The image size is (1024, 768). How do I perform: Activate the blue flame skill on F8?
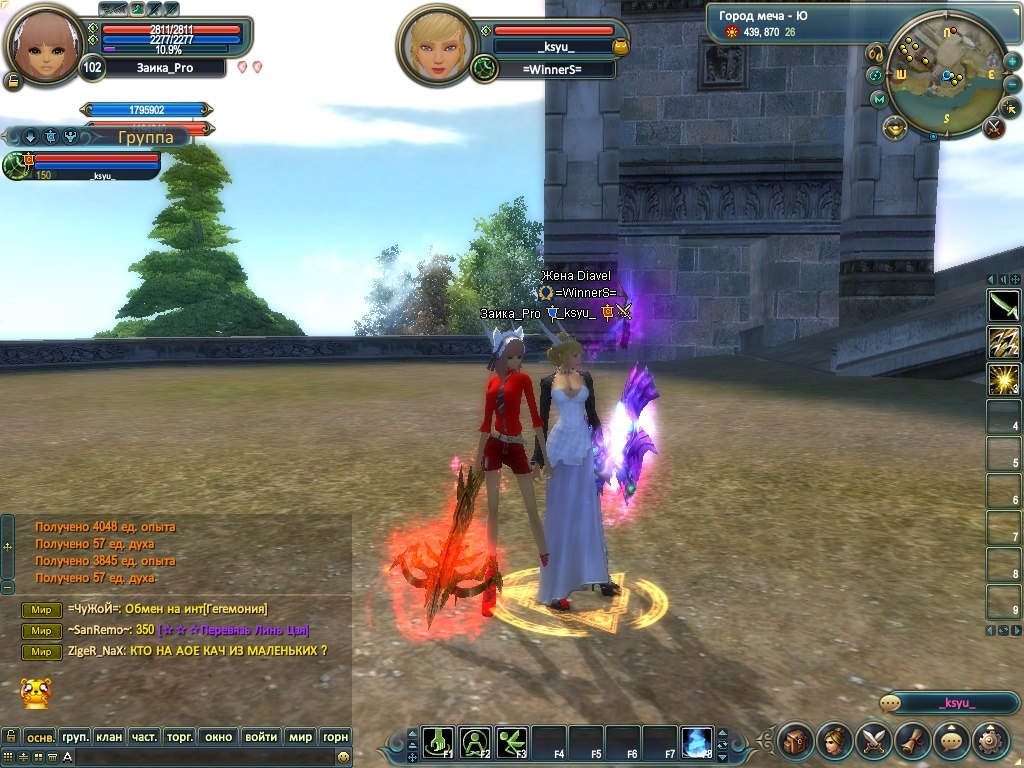pos(696,741)
